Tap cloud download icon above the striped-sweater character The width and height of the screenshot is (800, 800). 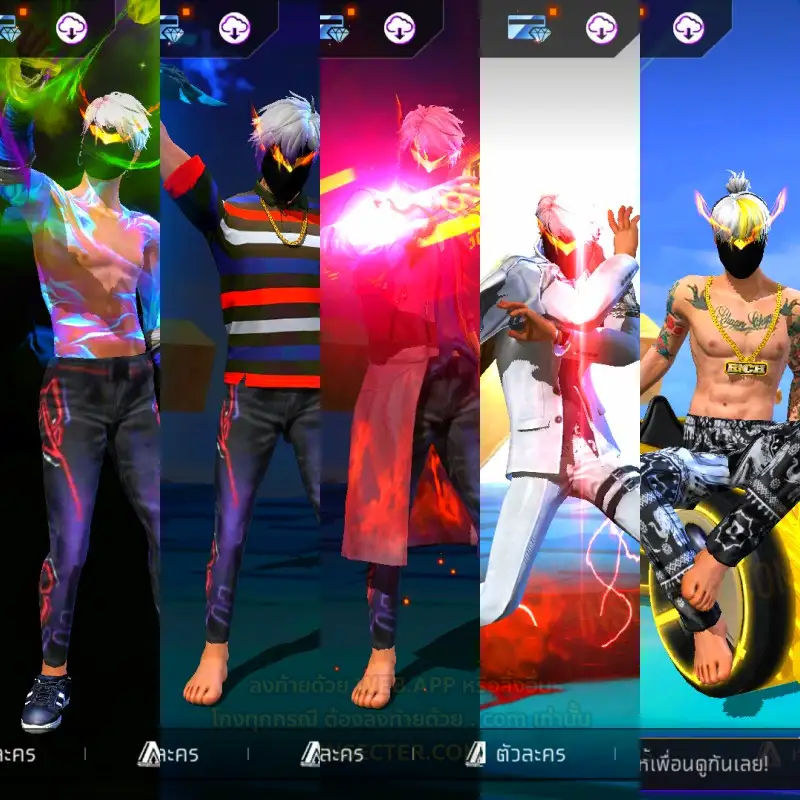[x=234, y=28]
